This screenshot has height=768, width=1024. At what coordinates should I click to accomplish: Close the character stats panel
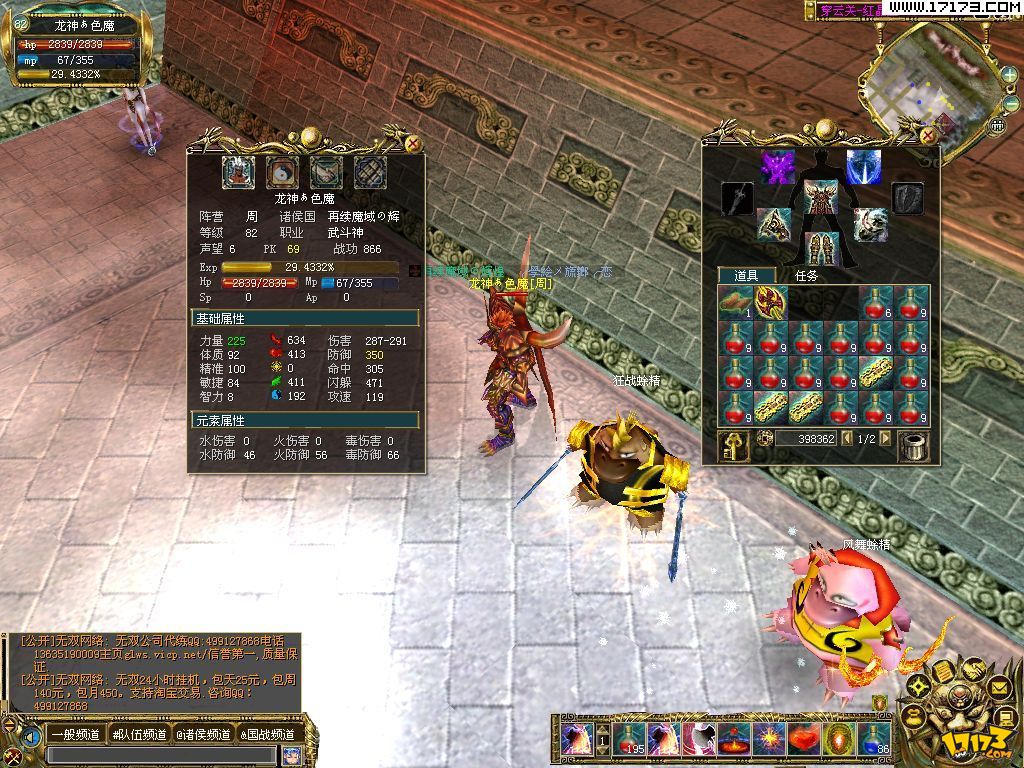click(413, 144)
